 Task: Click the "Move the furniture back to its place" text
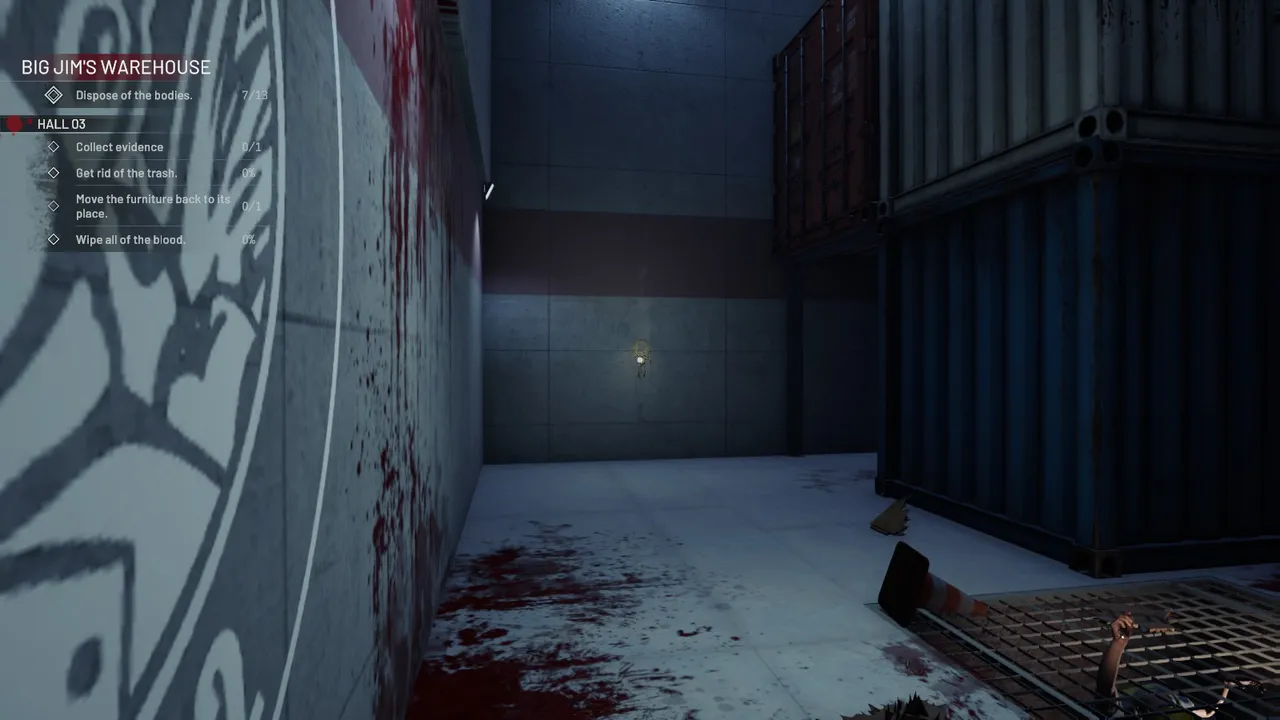pos(153,206)
